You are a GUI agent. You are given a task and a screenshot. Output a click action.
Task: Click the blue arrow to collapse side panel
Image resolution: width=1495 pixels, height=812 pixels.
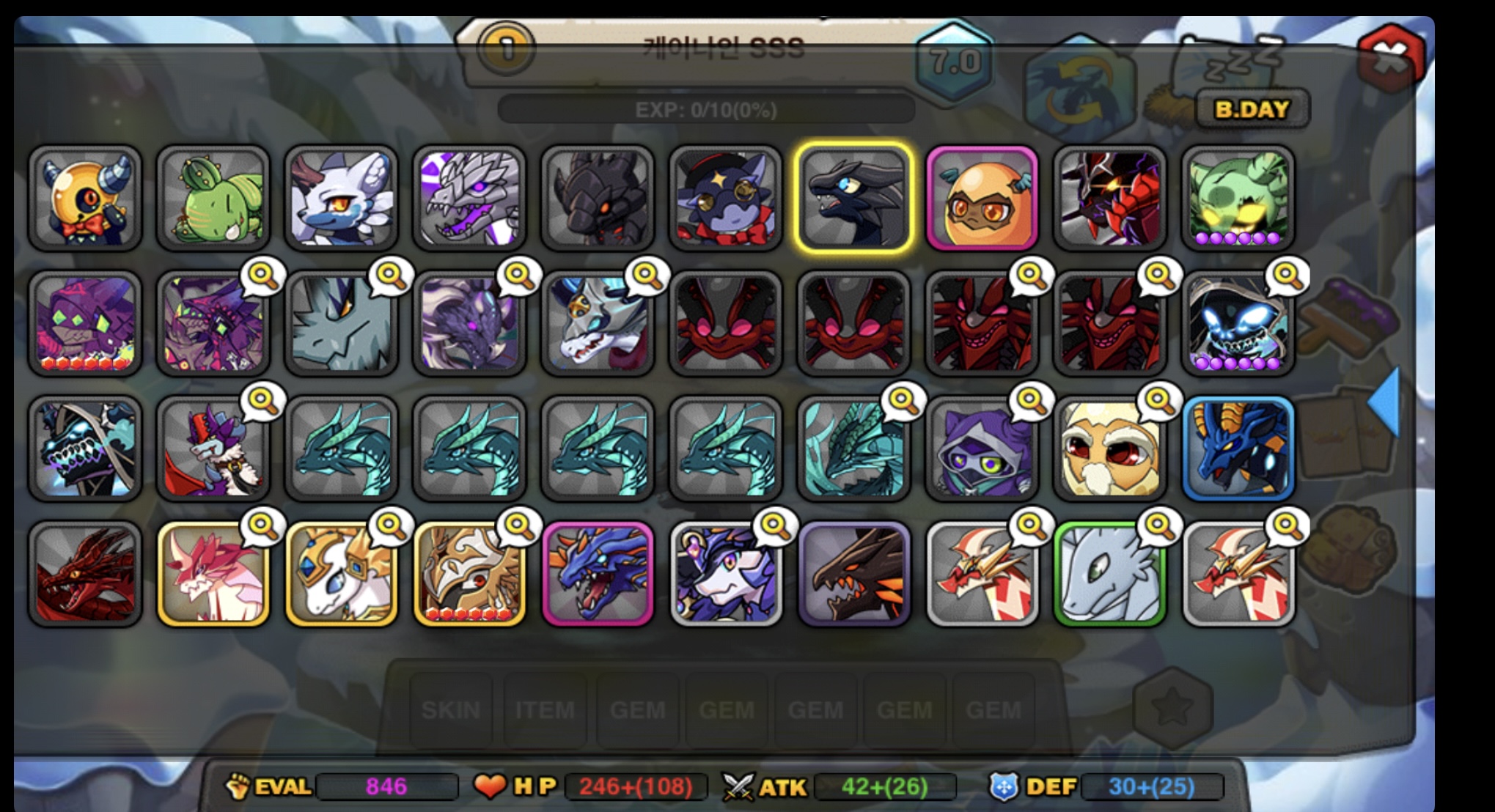[1385, 402]
